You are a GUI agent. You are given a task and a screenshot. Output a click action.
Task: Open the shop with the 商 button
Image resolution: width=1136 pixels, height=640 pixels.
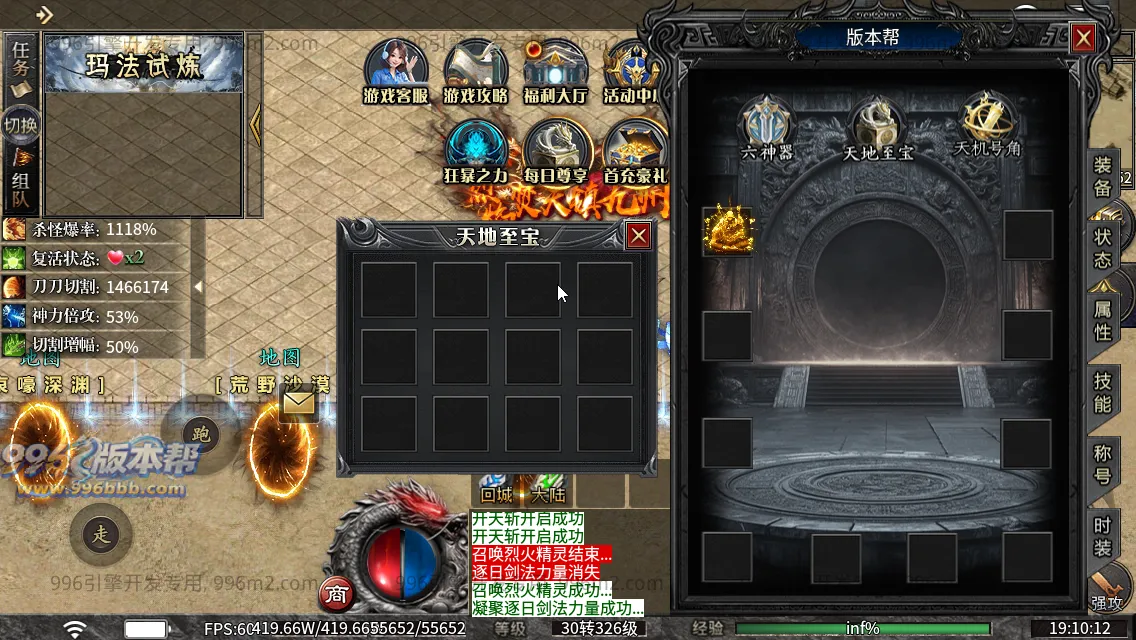[x=336, y=594]
